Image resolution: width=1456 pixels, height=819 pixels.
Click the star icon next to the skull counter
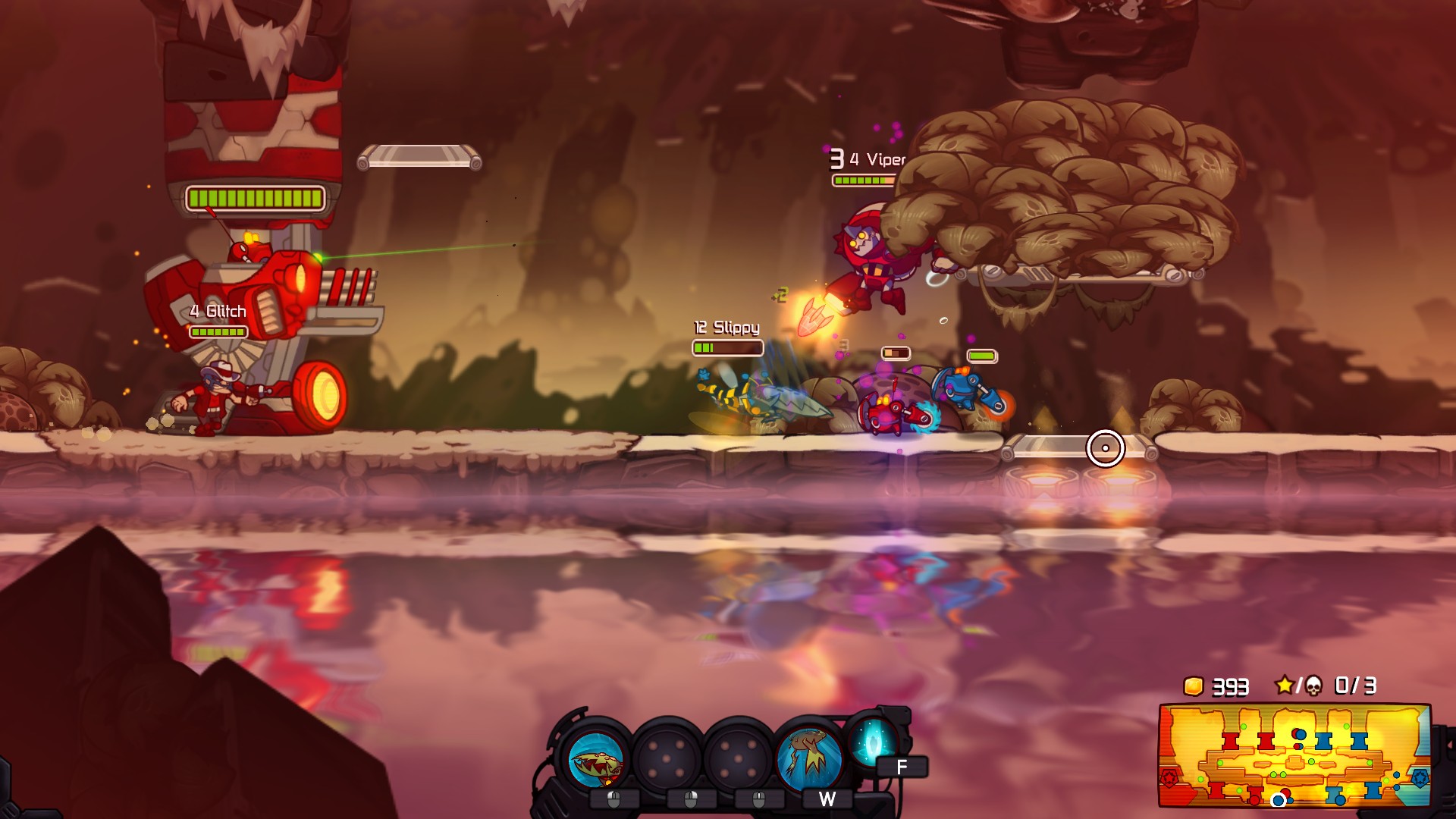(x=1285, y=686)
